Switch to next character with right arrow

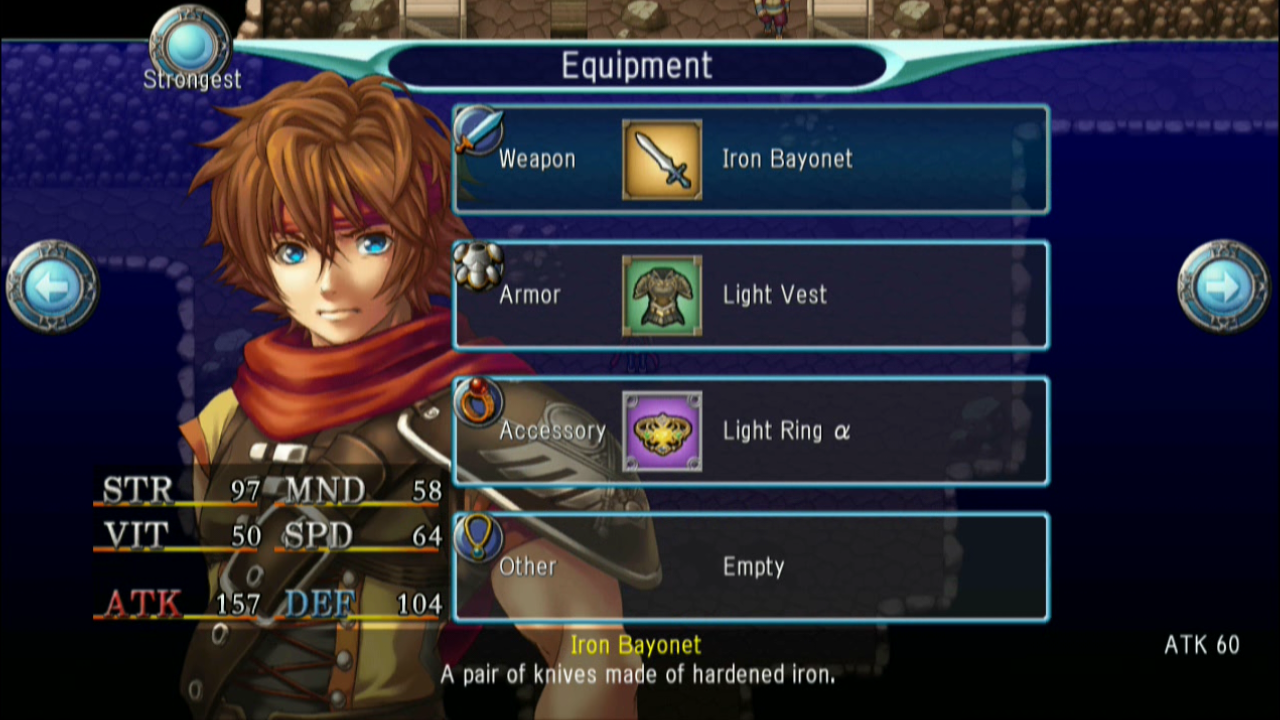(1224, 287)
